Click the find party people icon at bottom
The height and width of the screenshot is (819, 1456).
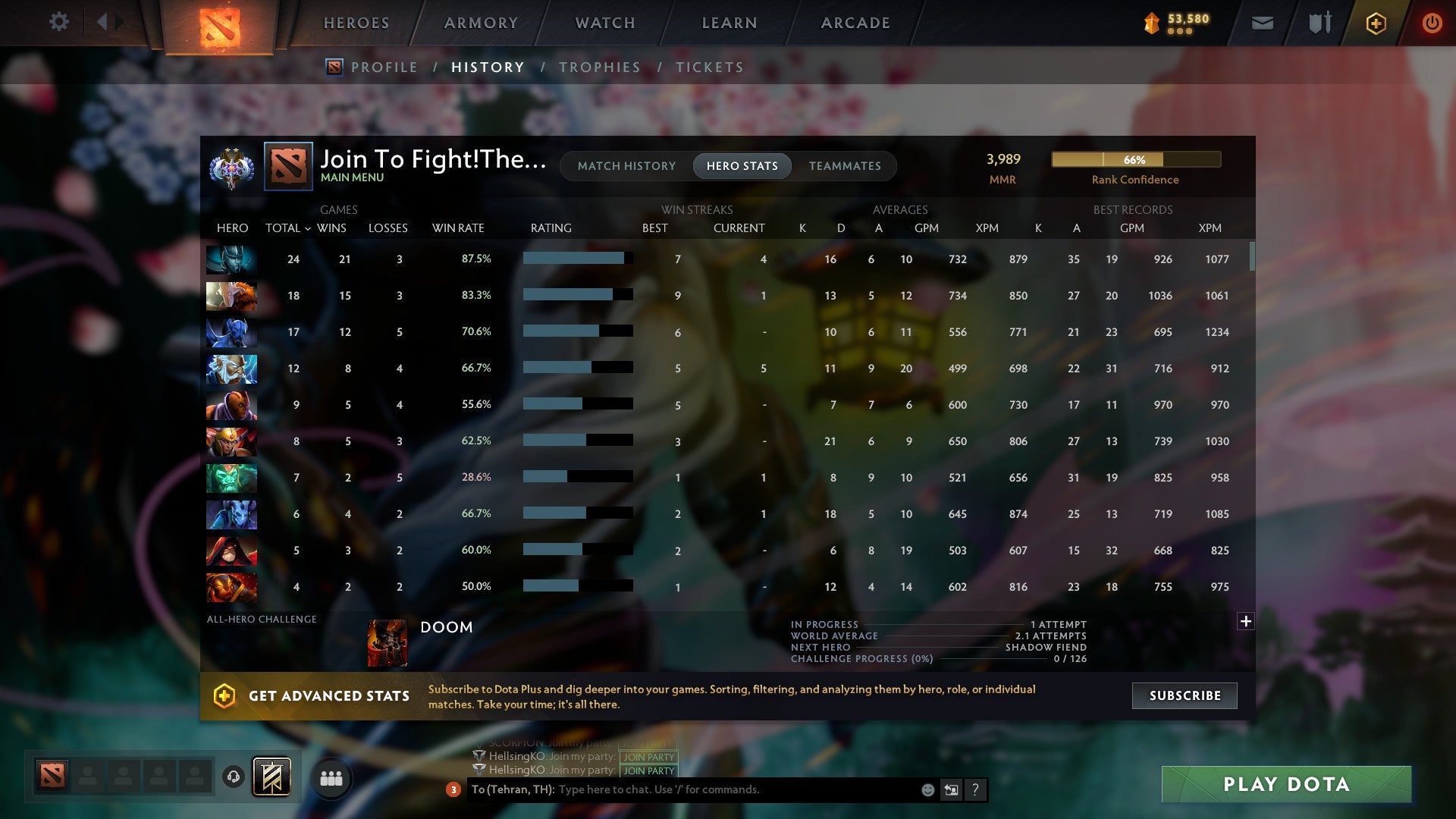[331, 777]
